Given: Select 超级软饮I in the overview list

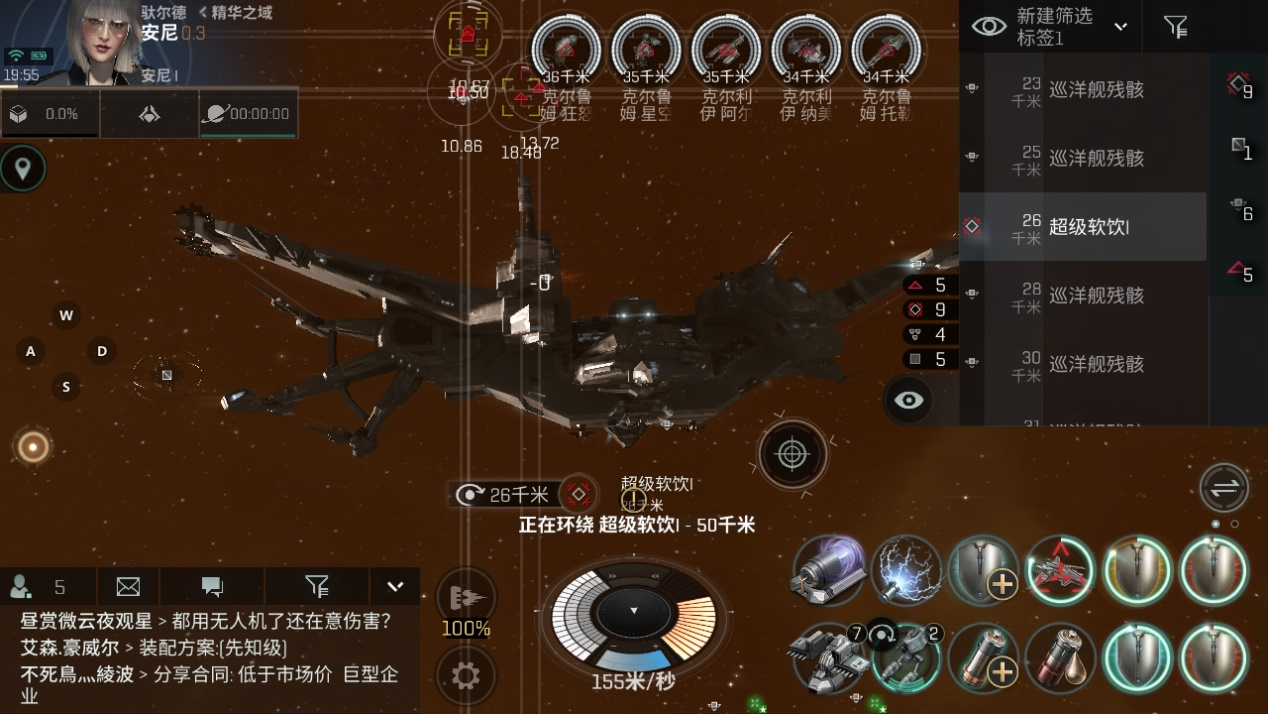Looking at the screenshot, I should click(x=1088, y=227).
